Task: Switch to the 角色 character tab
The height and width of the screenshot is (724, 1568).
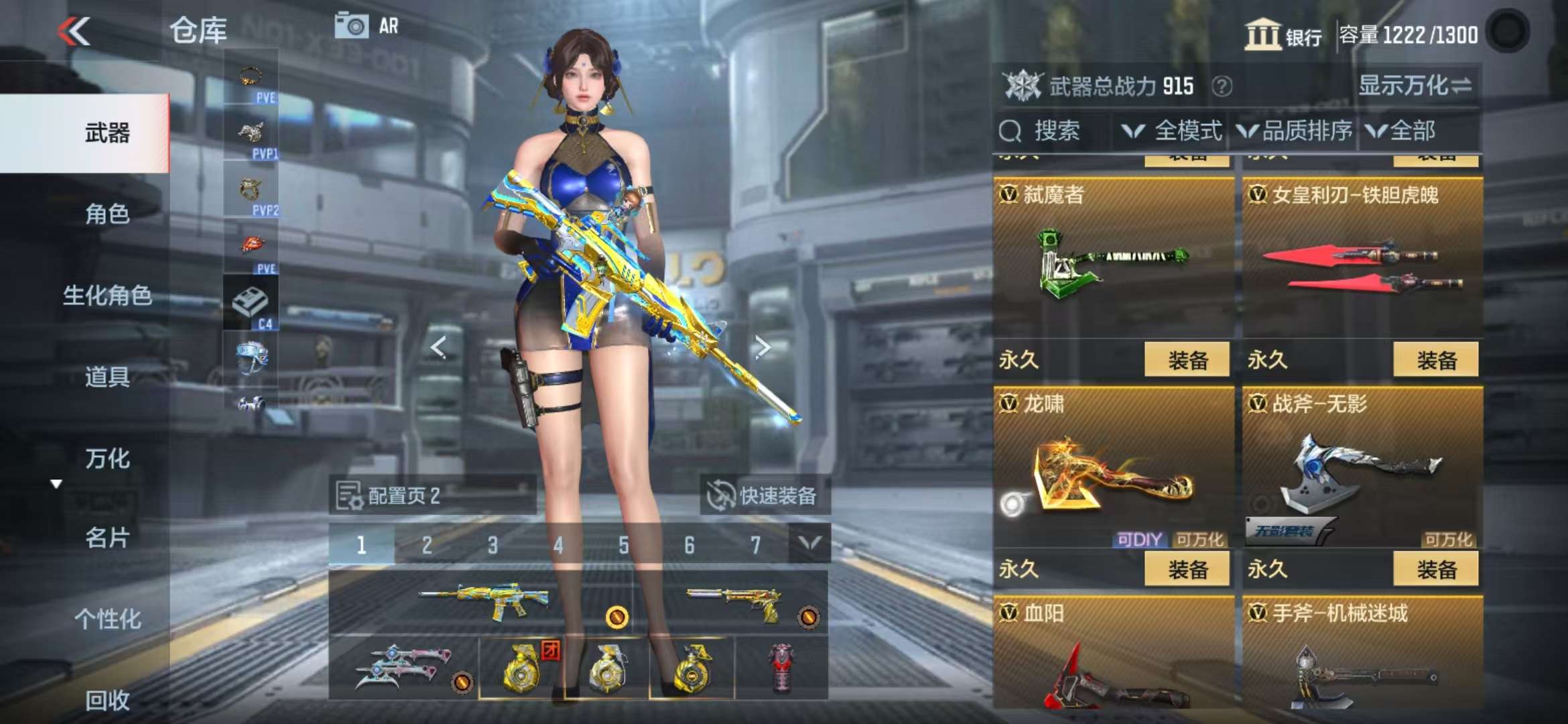Action: [x=107, y=214]
